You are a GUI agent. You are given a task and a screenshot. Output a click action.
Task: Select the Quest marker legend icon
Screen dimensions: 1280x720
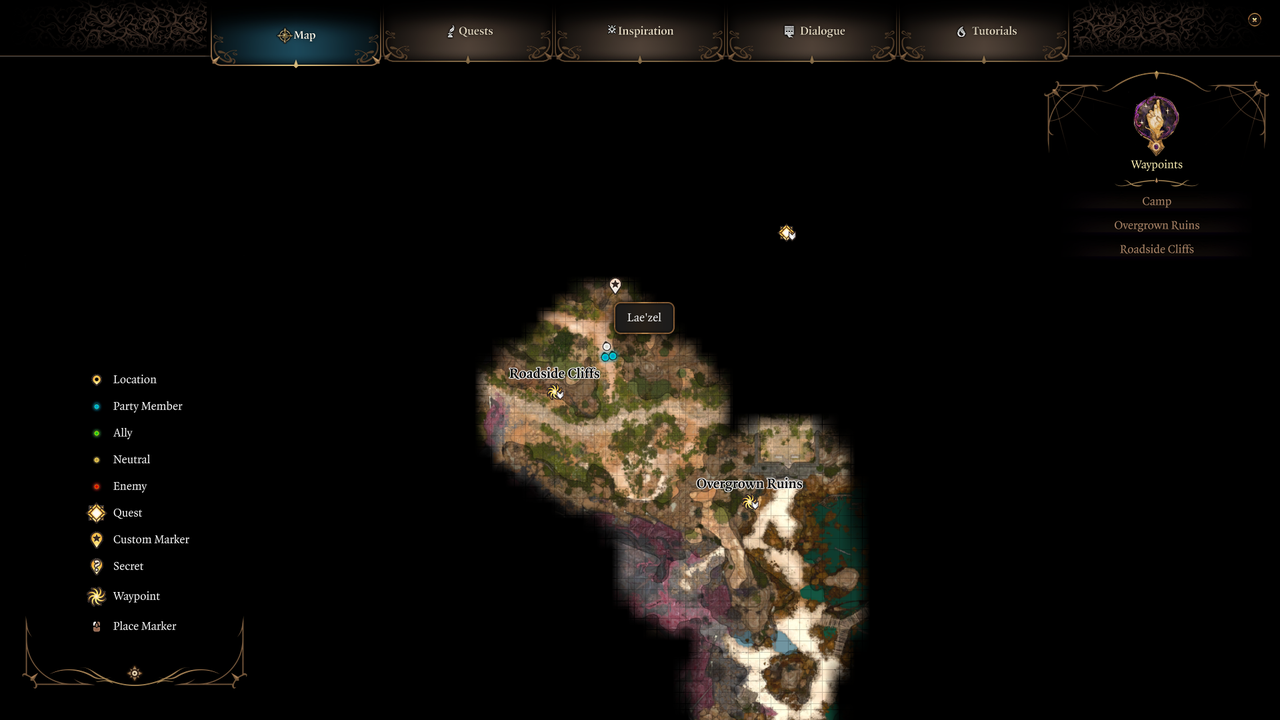point(96,512)
